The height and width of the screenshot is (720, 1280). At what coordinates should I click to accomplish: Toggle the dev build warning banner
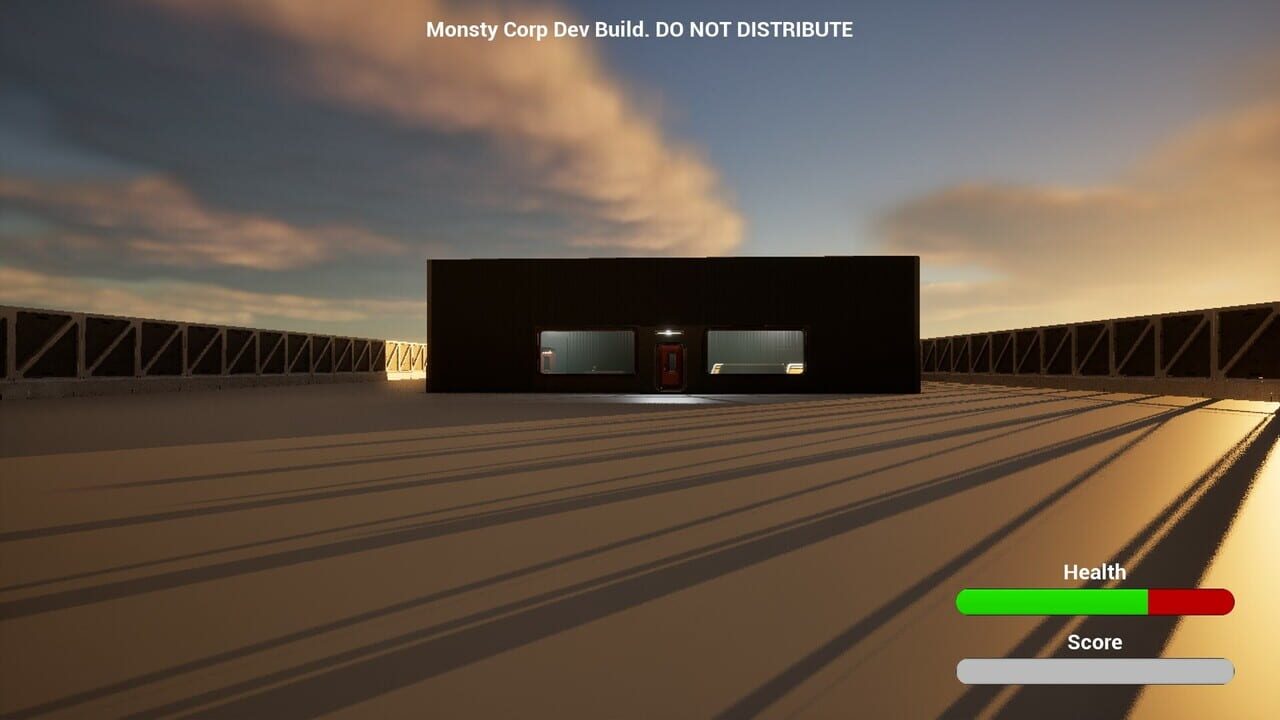pyautogui.click(x=640, y=30)
